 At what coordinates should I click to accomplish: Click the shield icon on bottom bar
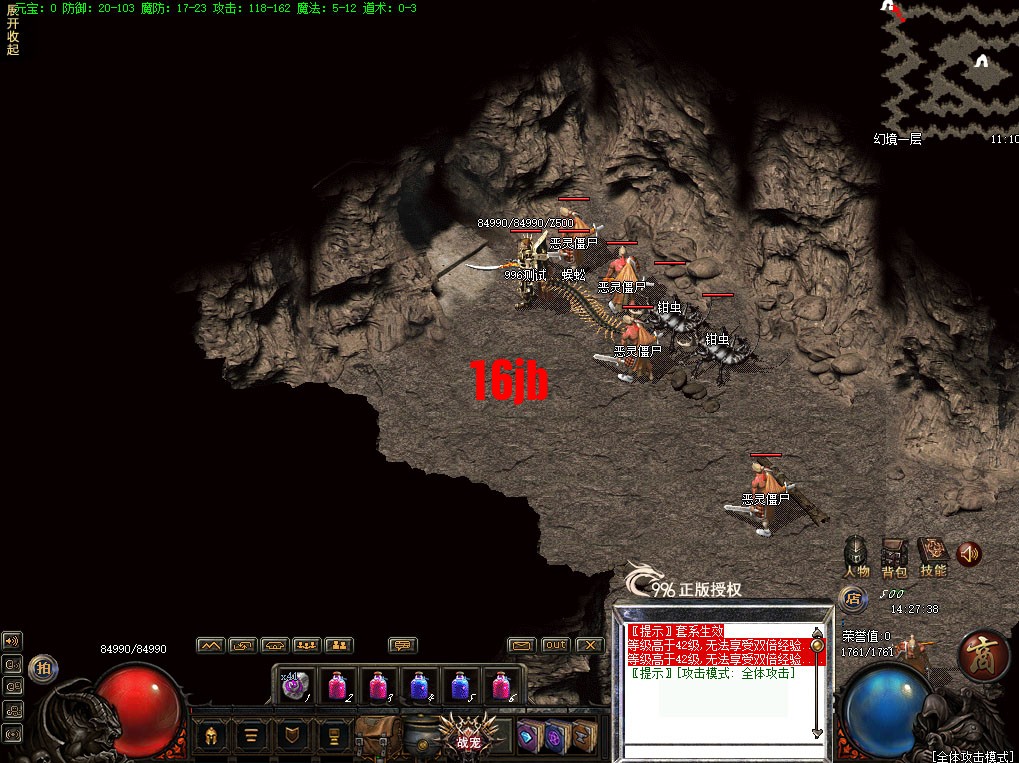pyautogui.click(x=292, y=737)
